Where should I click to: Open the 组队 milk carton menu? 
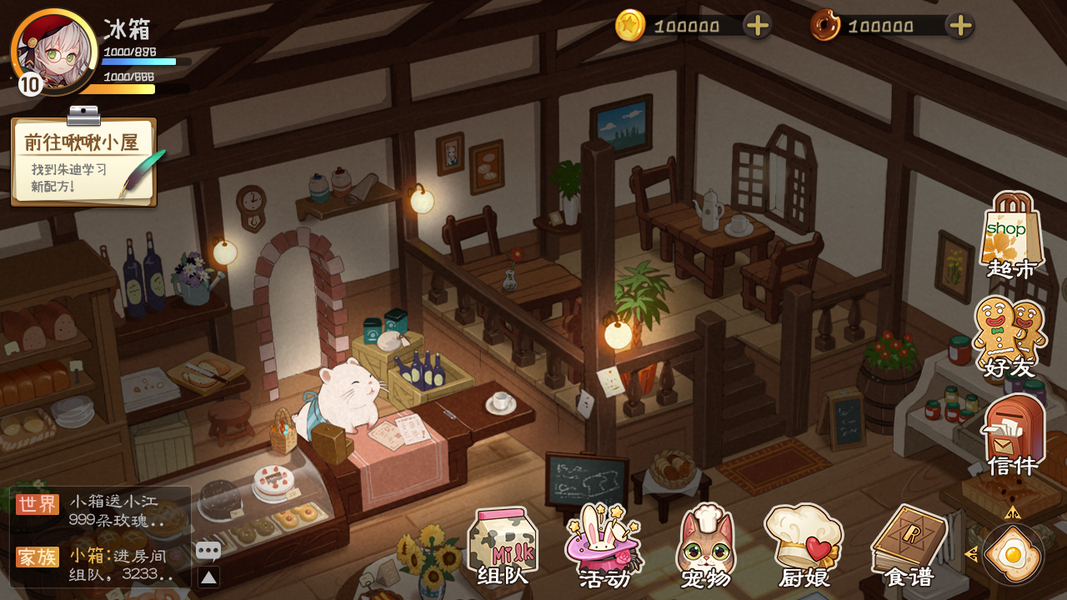(503, 546)
